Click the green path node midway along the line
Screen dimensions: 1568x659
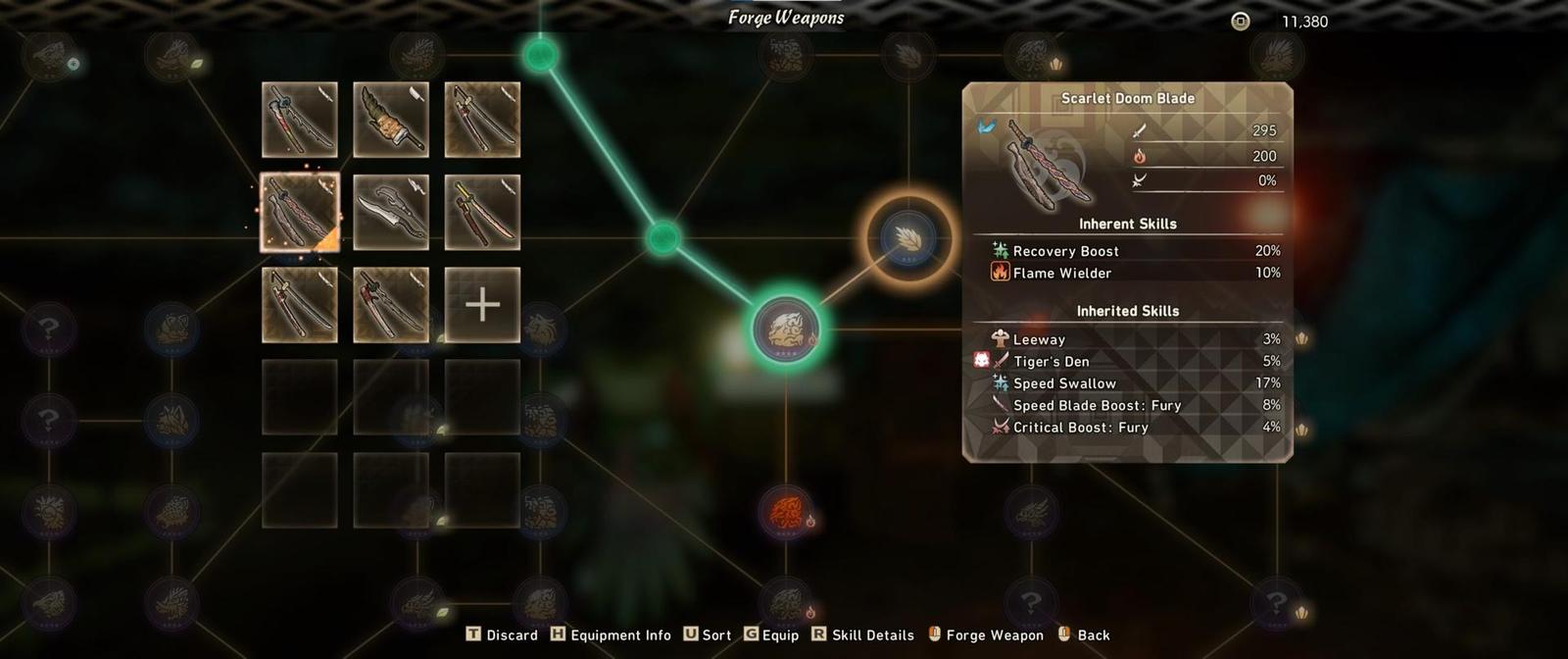pos(663,237)
